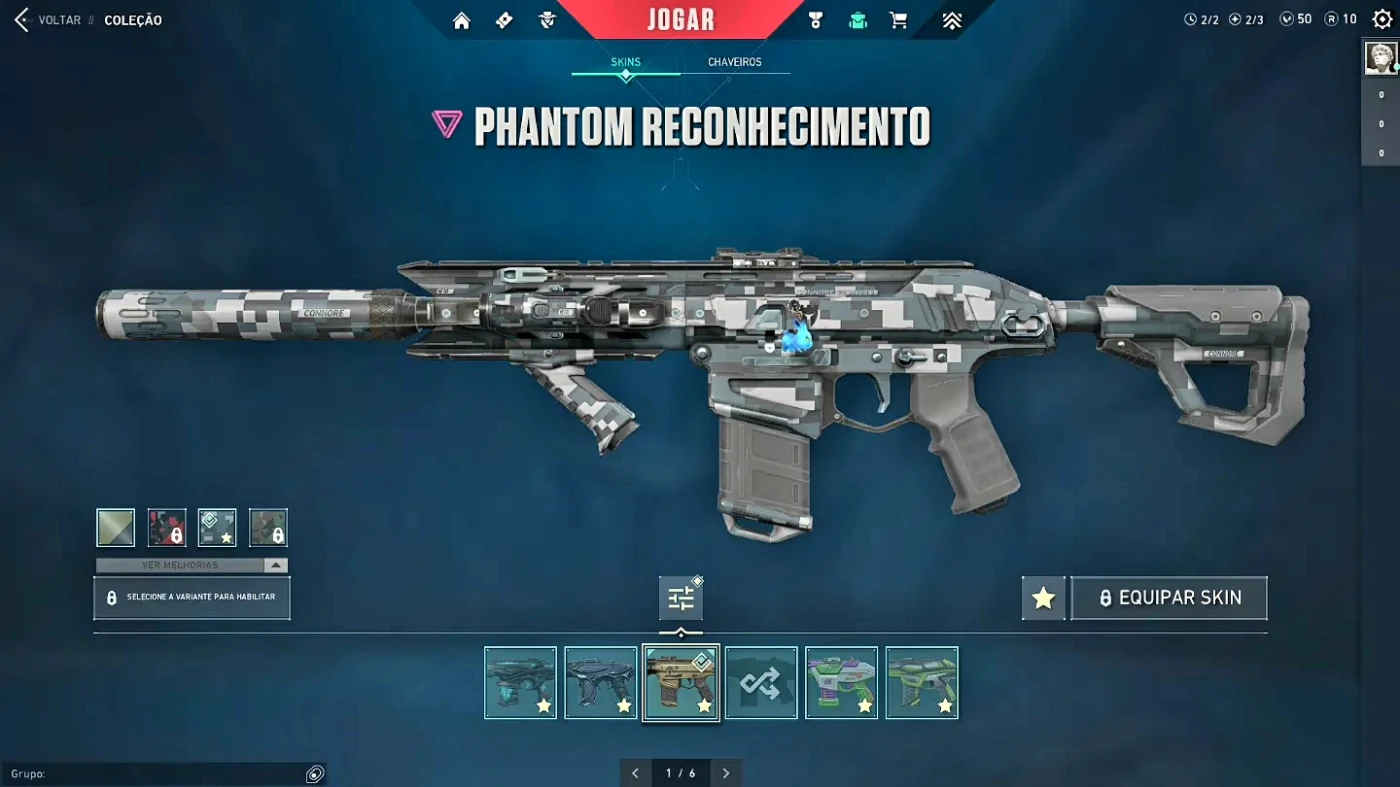This screenshot has height=787, width=1400.
Task: Open the Settings gear icon
Action: [x=1383, y=18]
